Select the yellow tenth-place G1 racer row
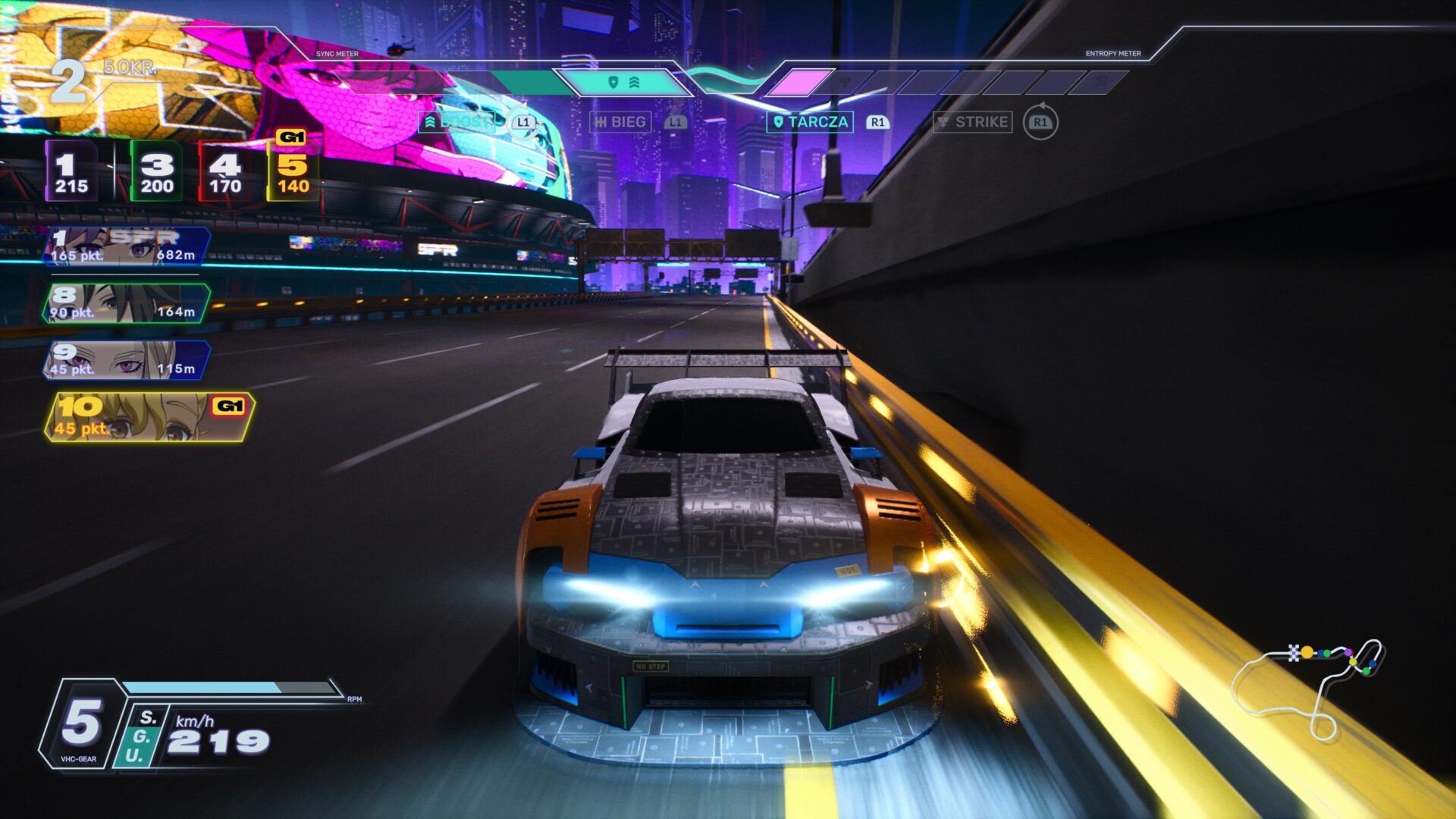Viewport: 1456px width, 819px height. point(149,417)
